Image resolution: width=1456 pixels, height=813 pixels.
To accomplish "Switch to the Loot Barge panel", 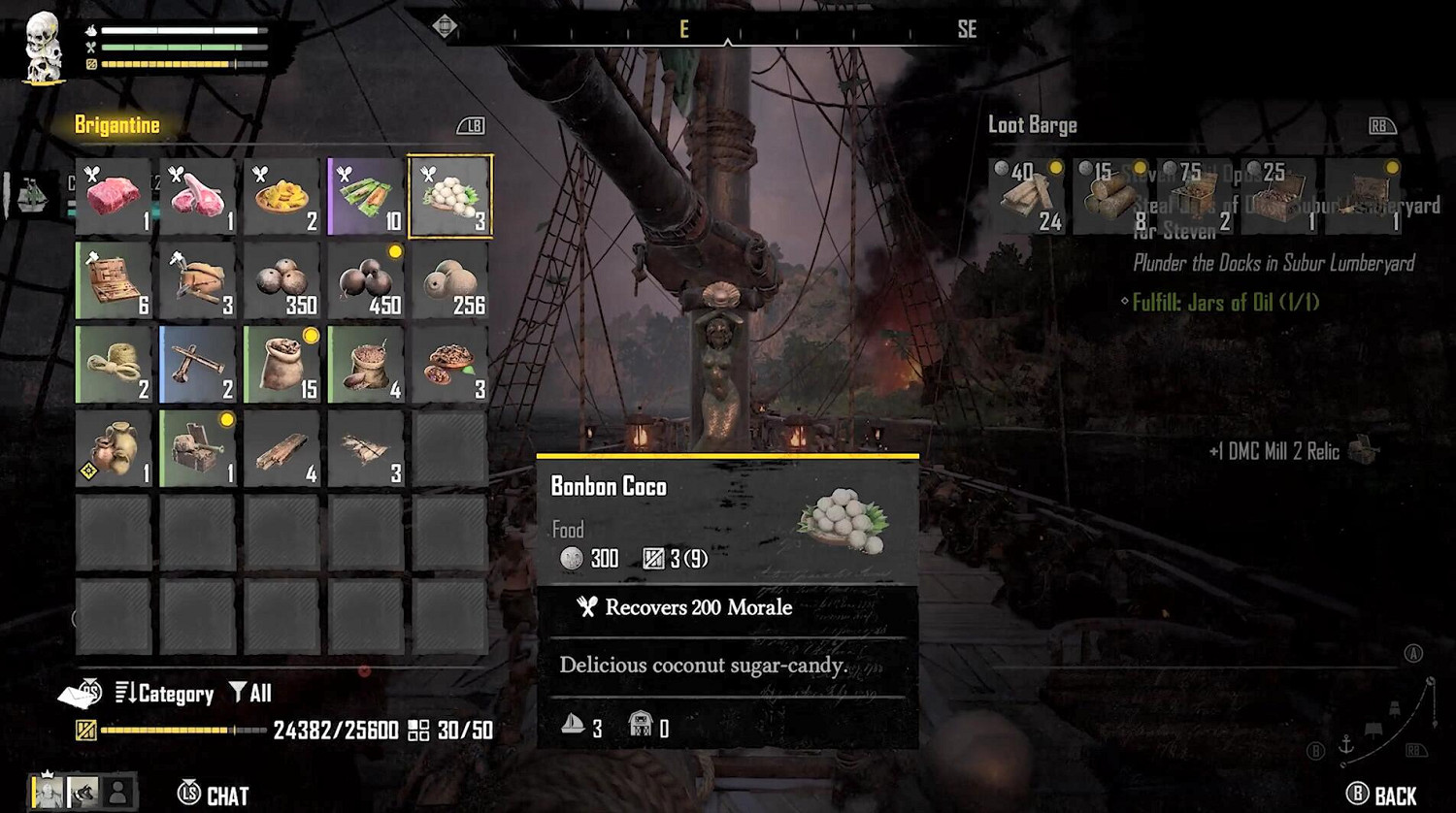I will pos(1032,125).
